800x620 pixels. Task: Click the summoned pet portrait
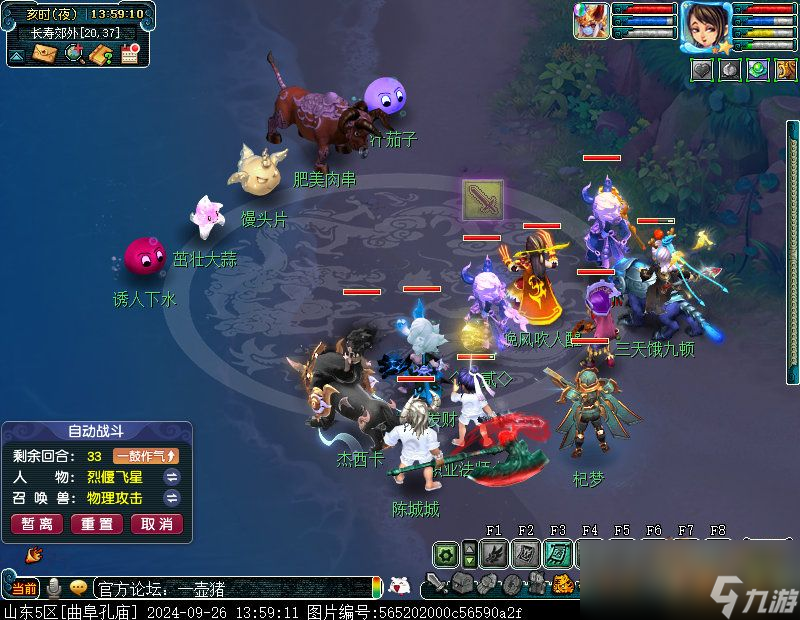coord(590,21)
